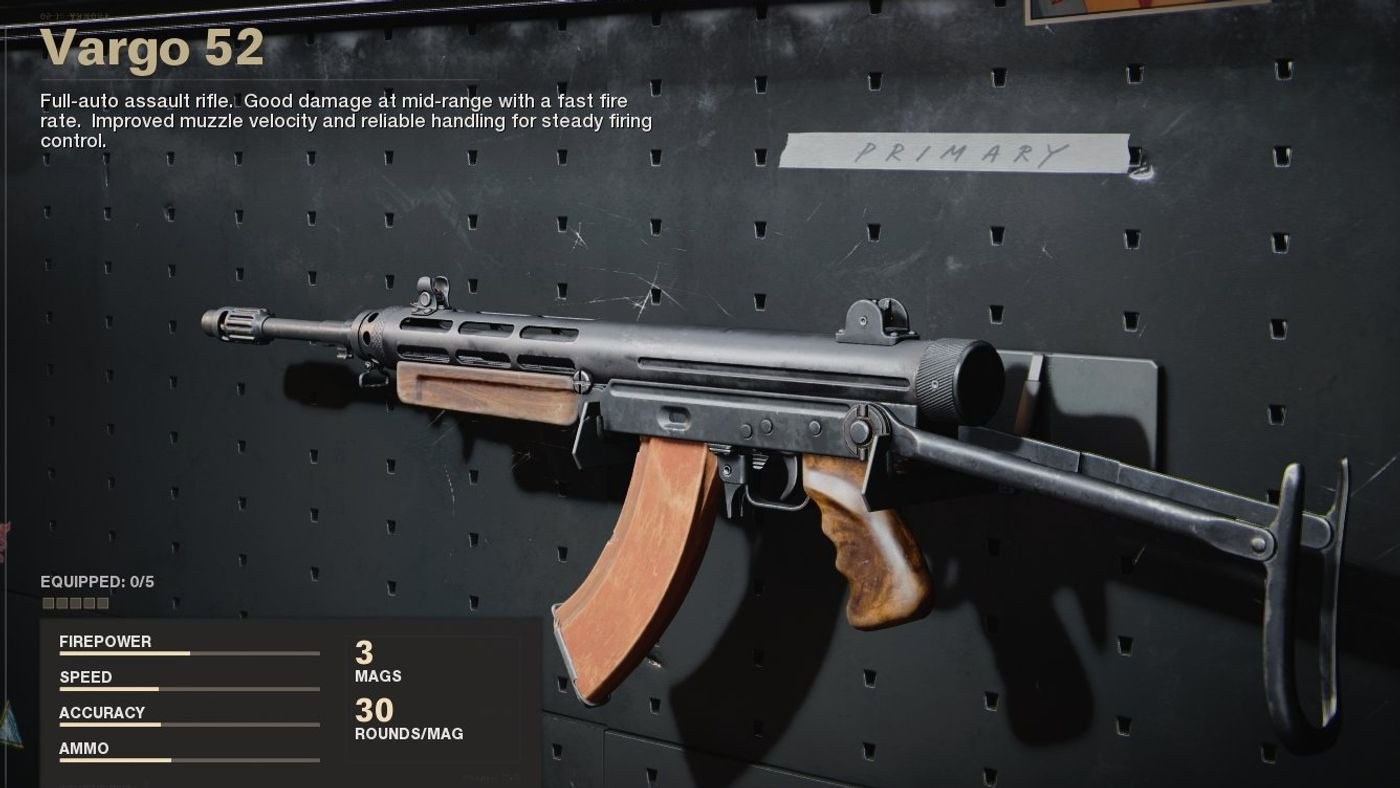Click the PRIMARY tape label
The height and width of the screenshot is (788, 1400).
point(960,153)
